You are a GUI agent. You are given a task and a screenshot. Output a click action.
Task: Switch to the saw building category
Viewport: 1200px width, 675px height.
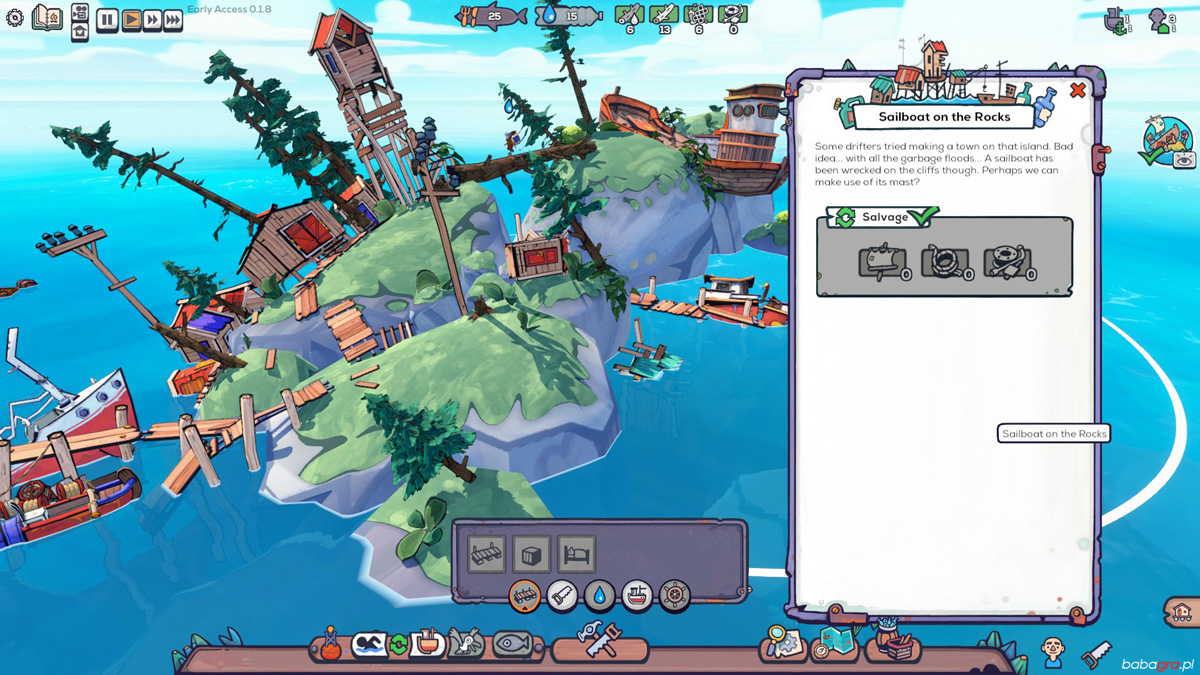tap(562, 596)
